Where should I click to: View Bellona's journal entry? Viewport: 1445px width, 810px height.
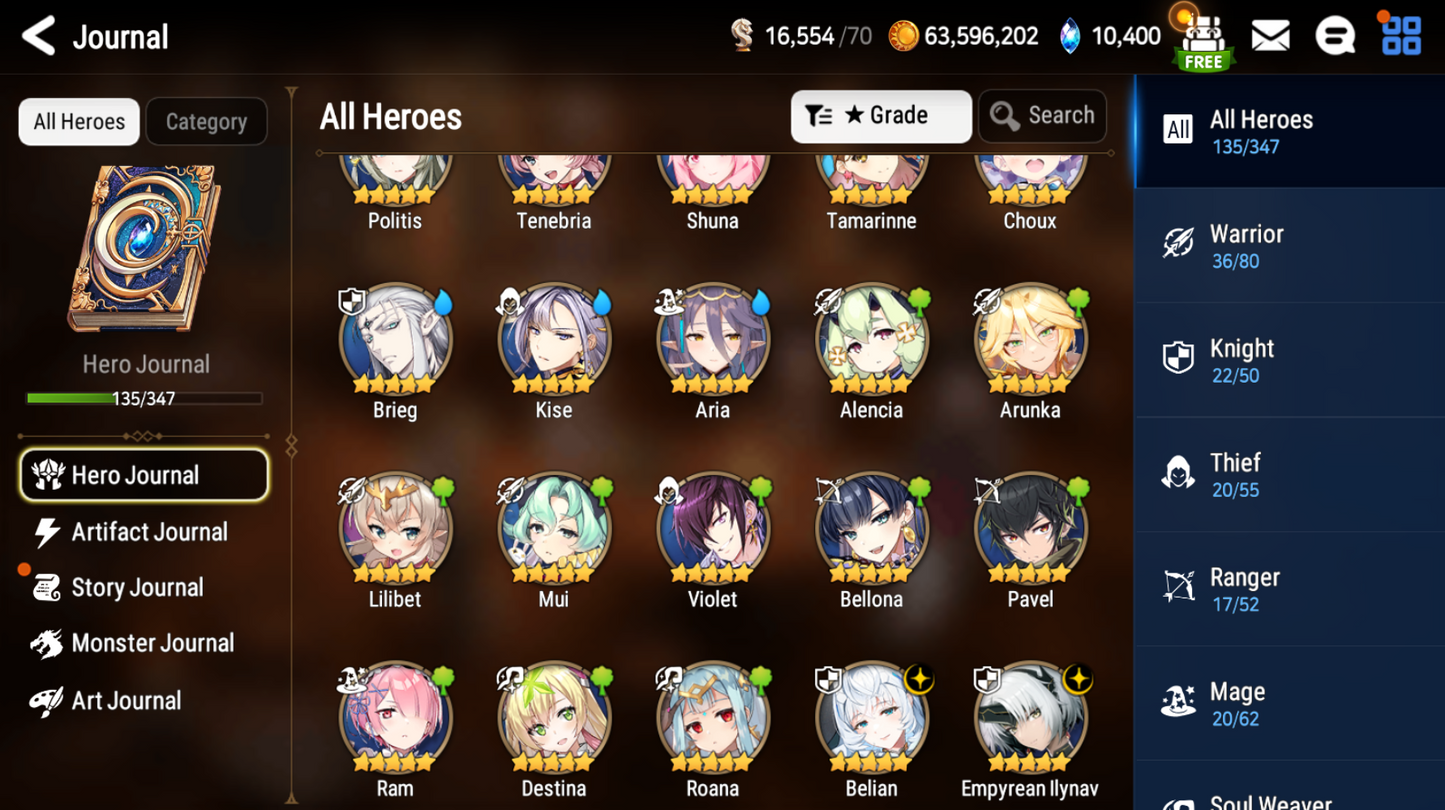tap(871, 530)
